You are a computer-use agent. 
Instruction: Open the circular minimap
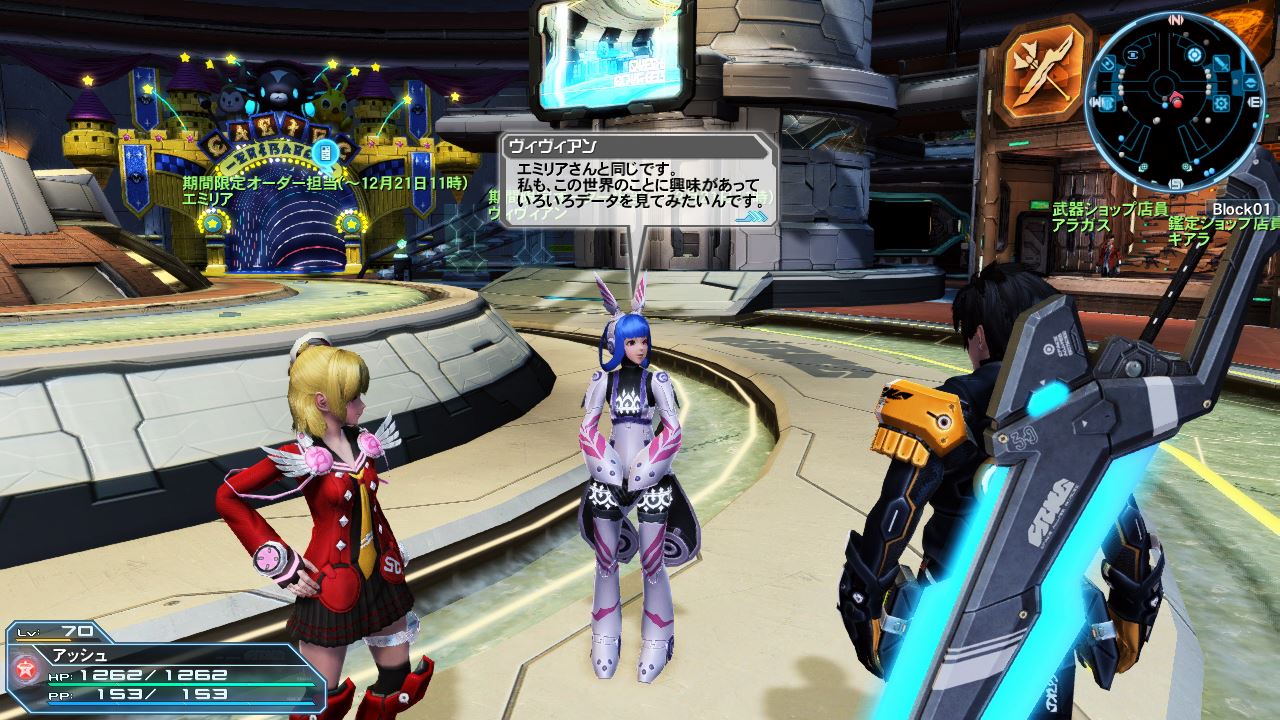(x=1175, y=101)
